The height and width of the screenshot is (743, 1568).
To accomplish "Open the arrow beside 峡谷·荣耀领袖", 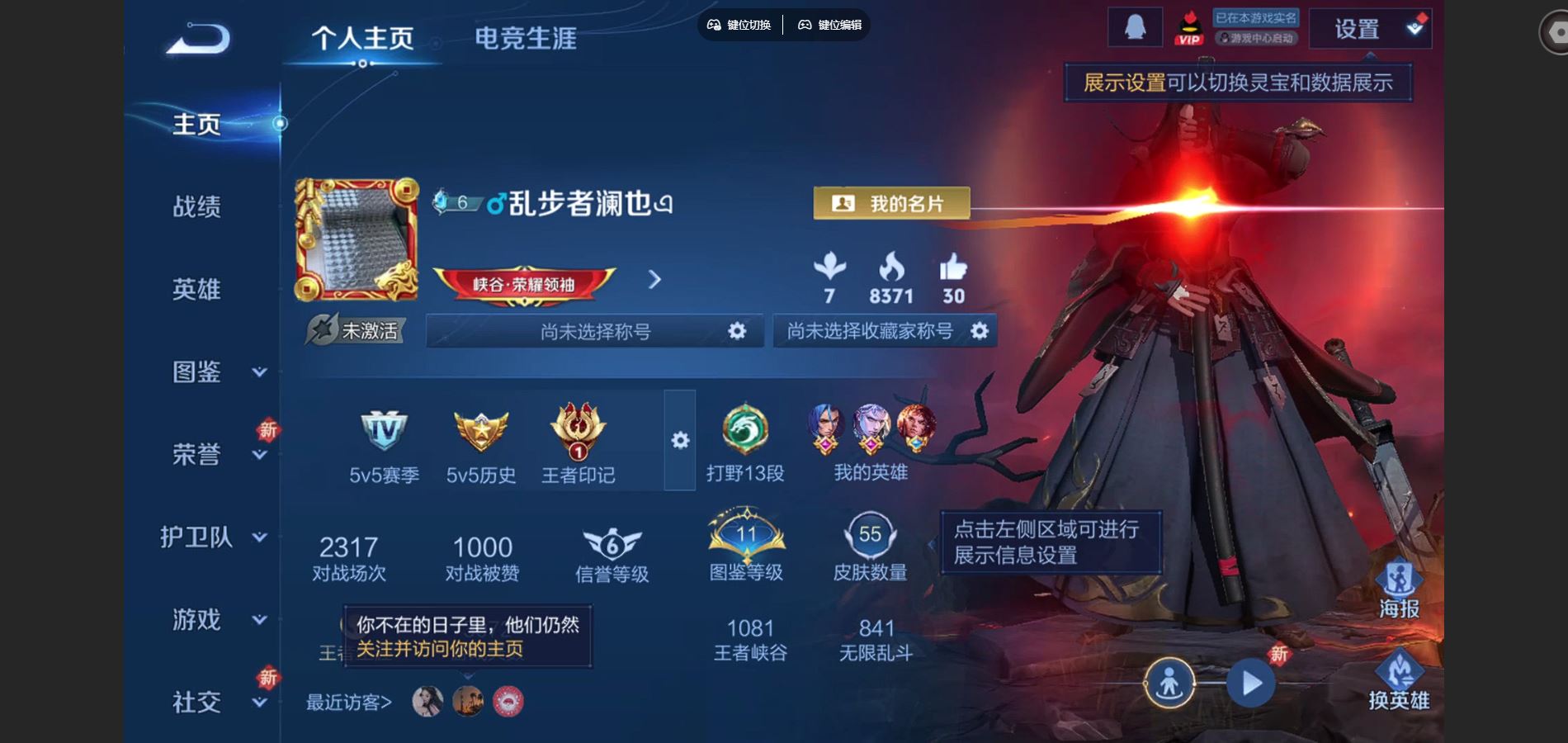I will point(654,279).
